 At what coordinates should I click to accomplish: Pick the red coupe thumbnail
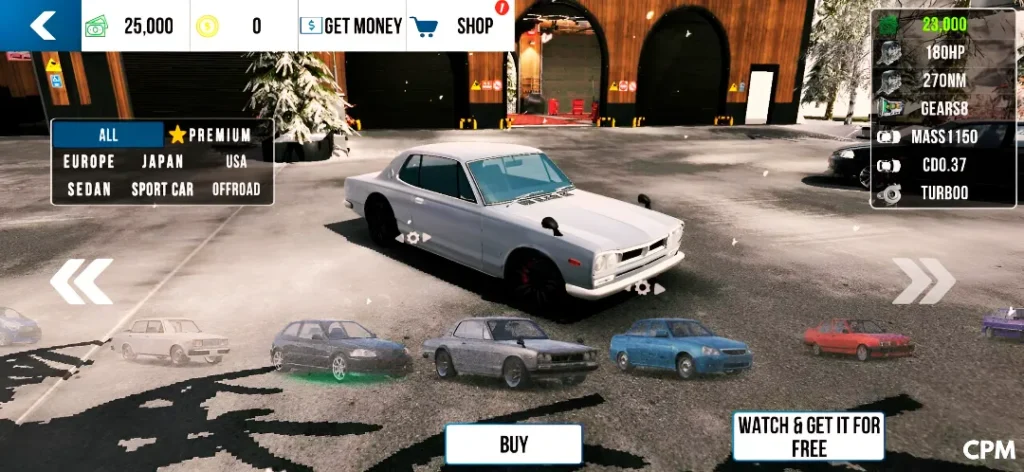(x=858, y=337)
